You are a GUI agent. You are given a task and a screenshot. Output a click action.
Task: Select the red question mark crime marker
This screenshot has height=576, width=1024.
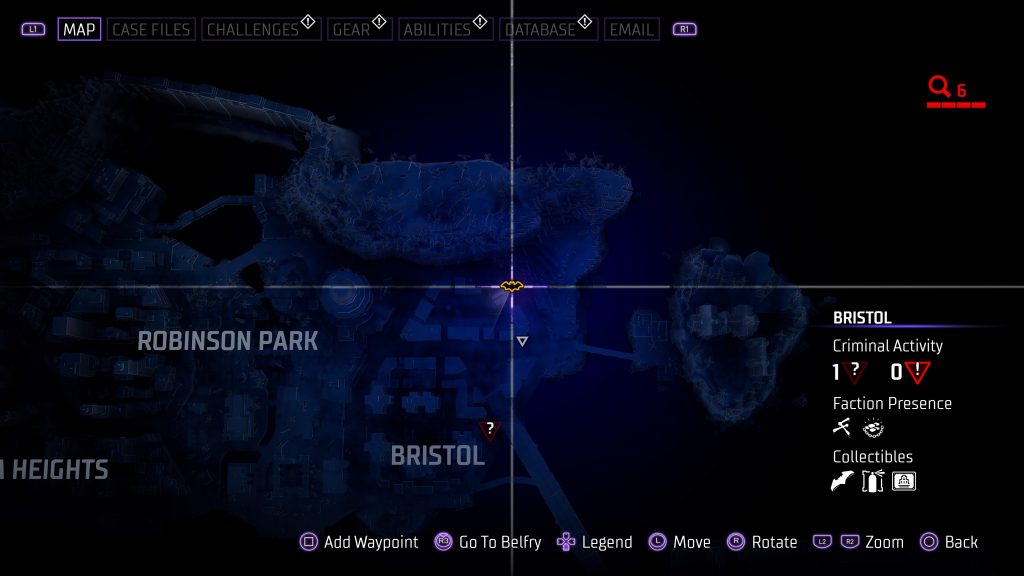pyautogui.click(x=489, y=430)
